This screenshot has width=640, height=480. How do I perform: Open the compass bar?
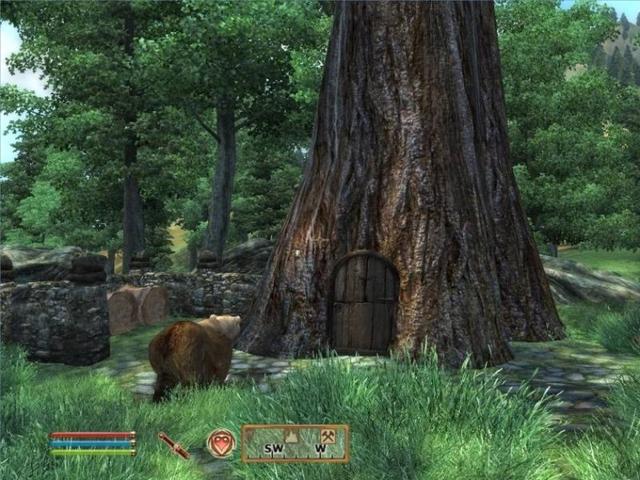tap(295, 444)
